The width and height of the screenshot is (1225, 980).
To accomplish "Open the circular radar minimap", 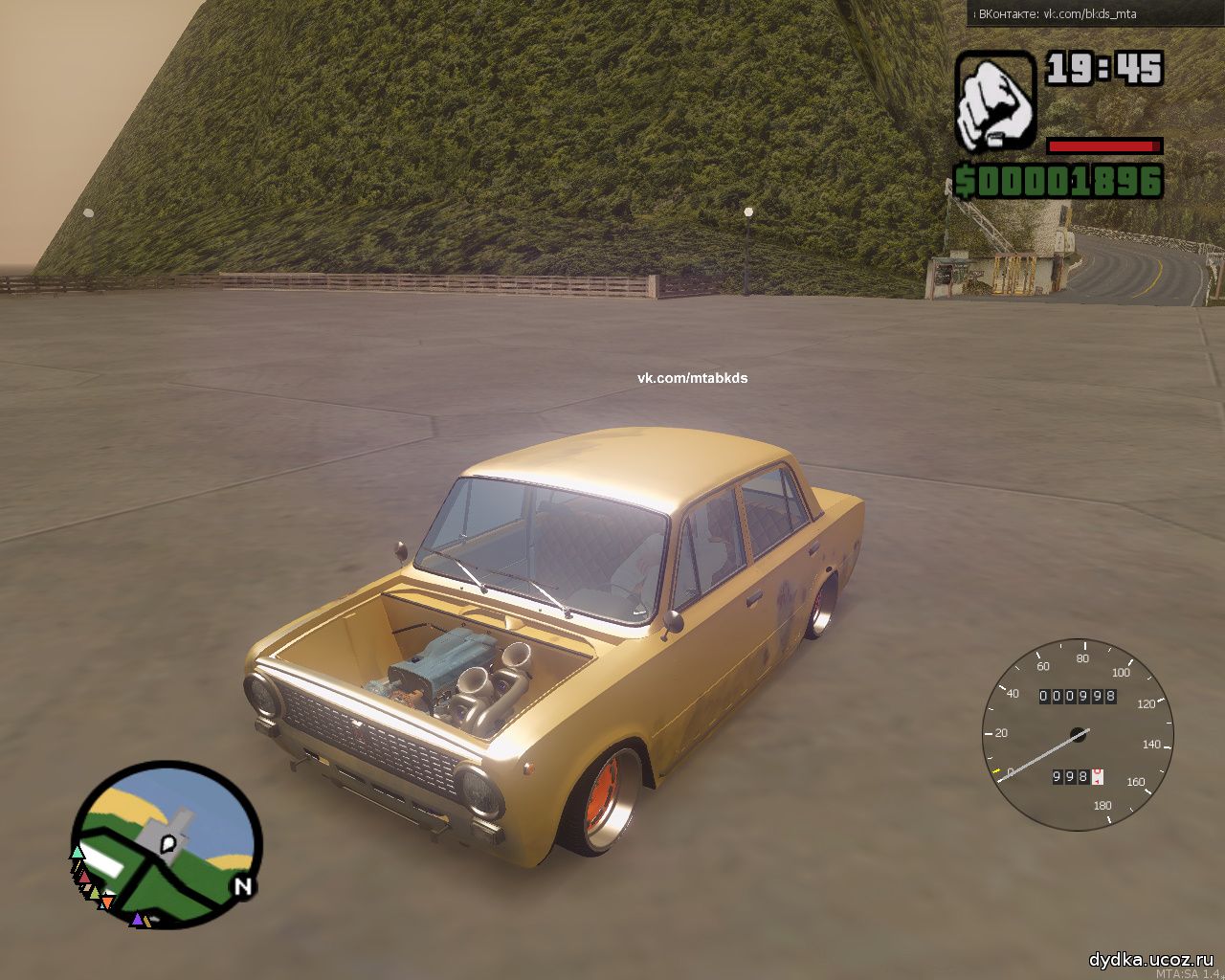I will [167, 844].
